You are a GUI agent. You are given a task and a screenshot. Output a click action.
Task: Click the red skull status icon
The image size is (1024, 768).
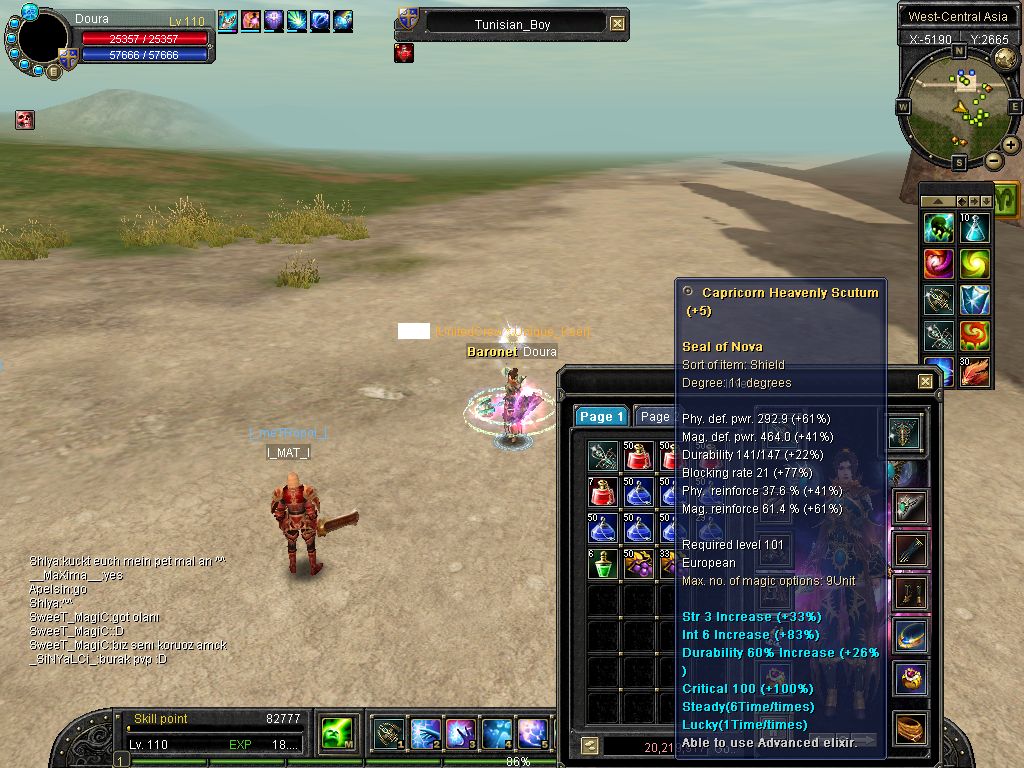(x=25, y=120)
